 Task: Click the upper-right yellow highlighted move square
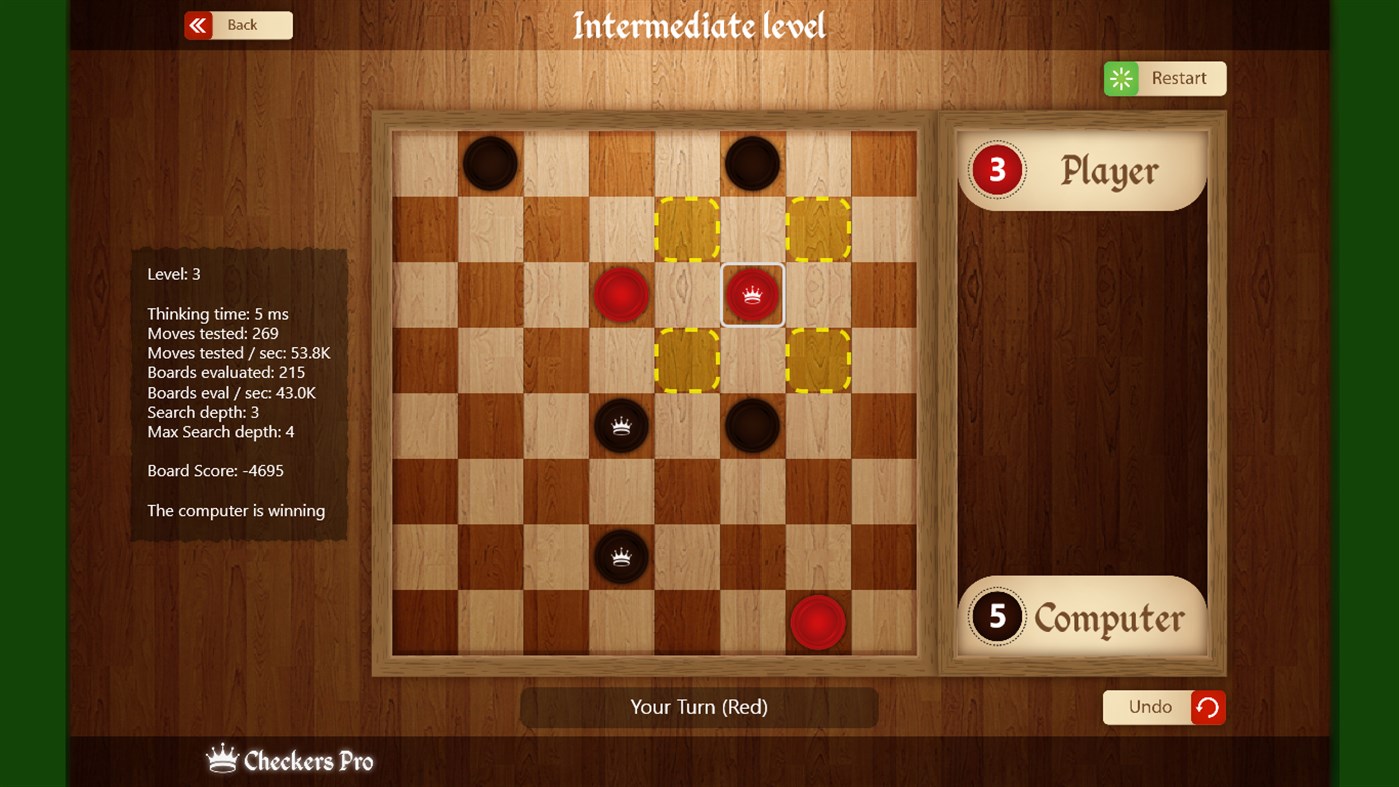pyautogui.click(x=818, y=228)
